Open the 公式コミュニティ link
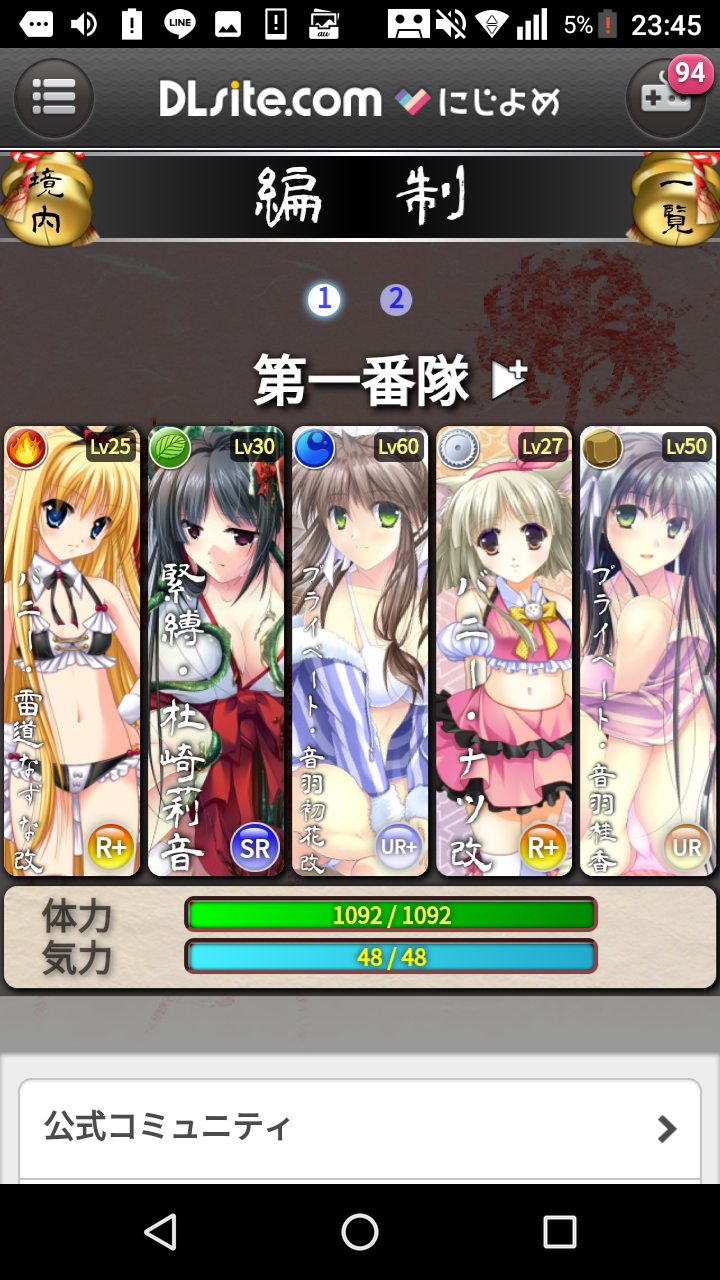The image size is (720, 1280). pos(360,1129)
